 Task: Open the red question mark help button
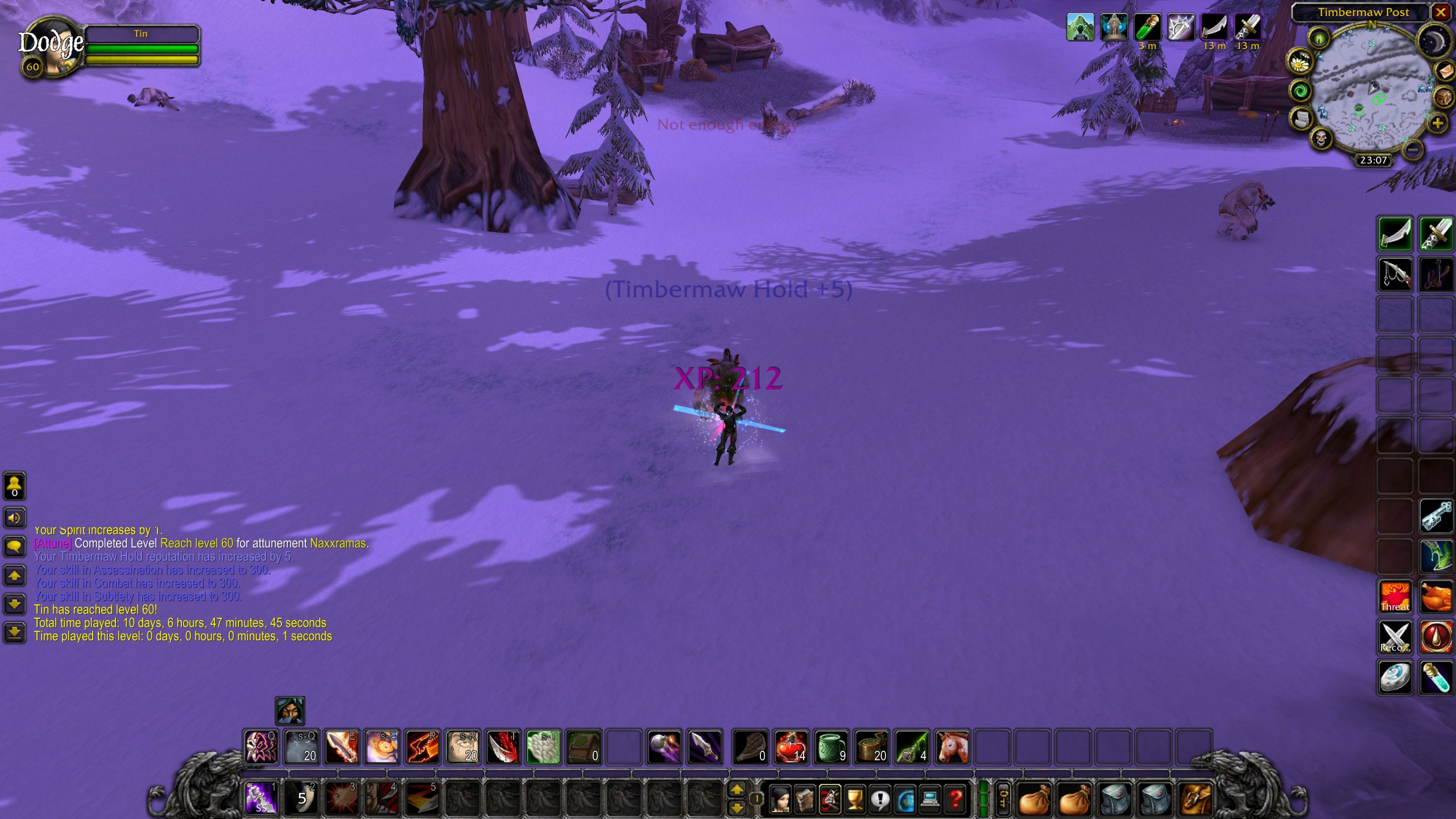pos(955,800)
